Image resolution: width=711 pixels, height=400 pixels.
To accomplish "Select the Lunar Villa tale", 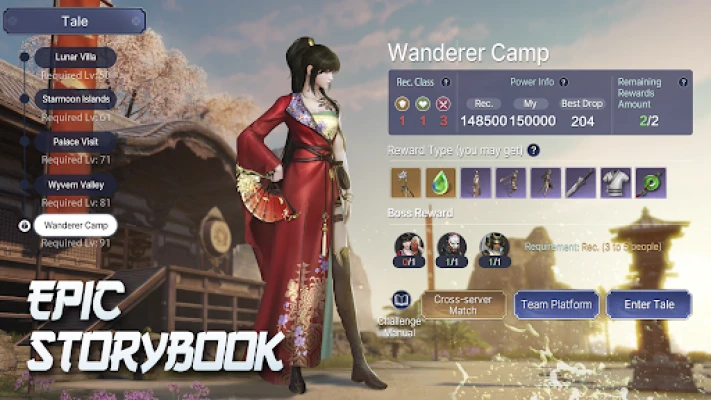I will click(x=75, y=58).
